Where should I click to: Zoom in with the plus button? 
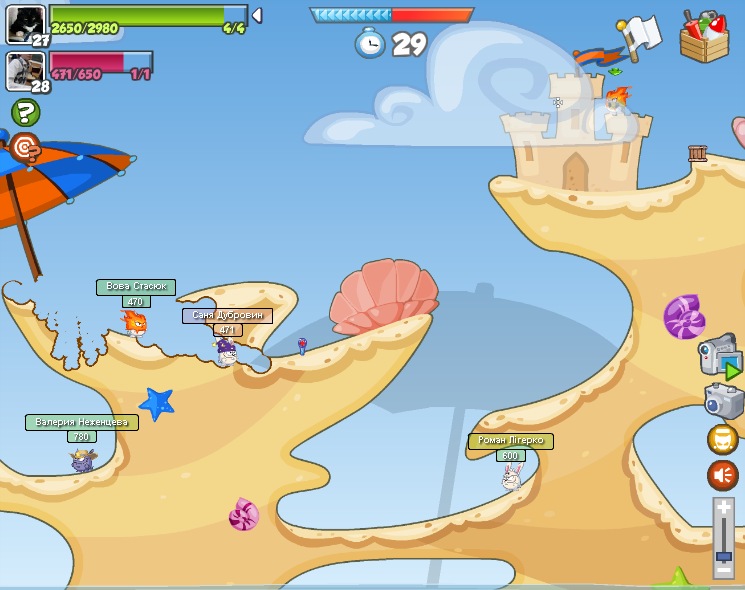click(724, 508)
